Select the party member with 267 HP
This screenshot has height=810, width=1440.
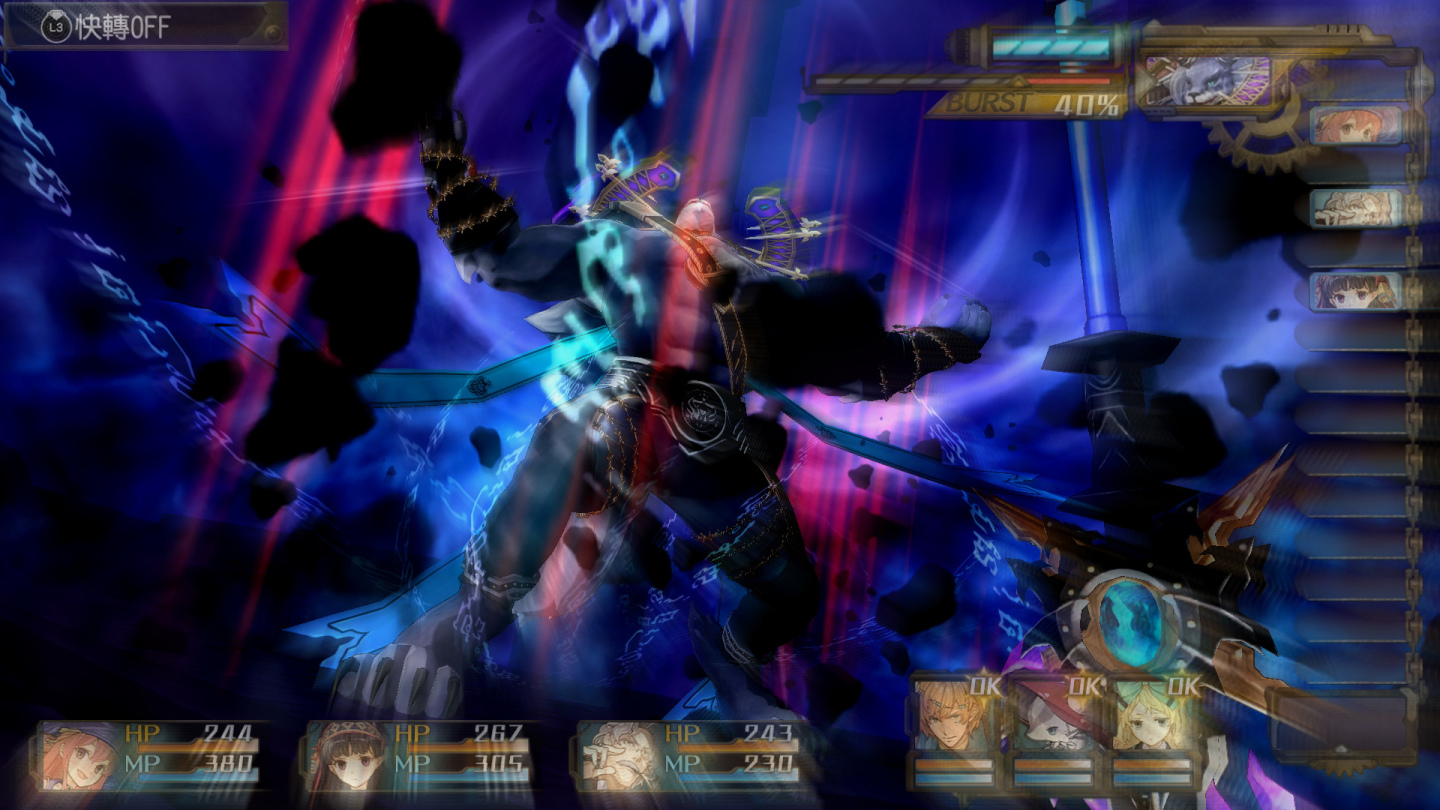(420, 755)
